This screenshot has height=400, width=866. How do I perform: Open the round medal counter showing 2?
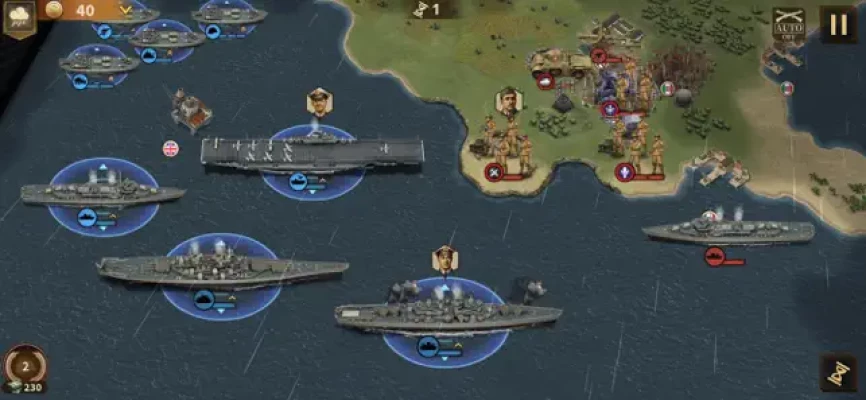pyautogui.click(x=25, y=365)
